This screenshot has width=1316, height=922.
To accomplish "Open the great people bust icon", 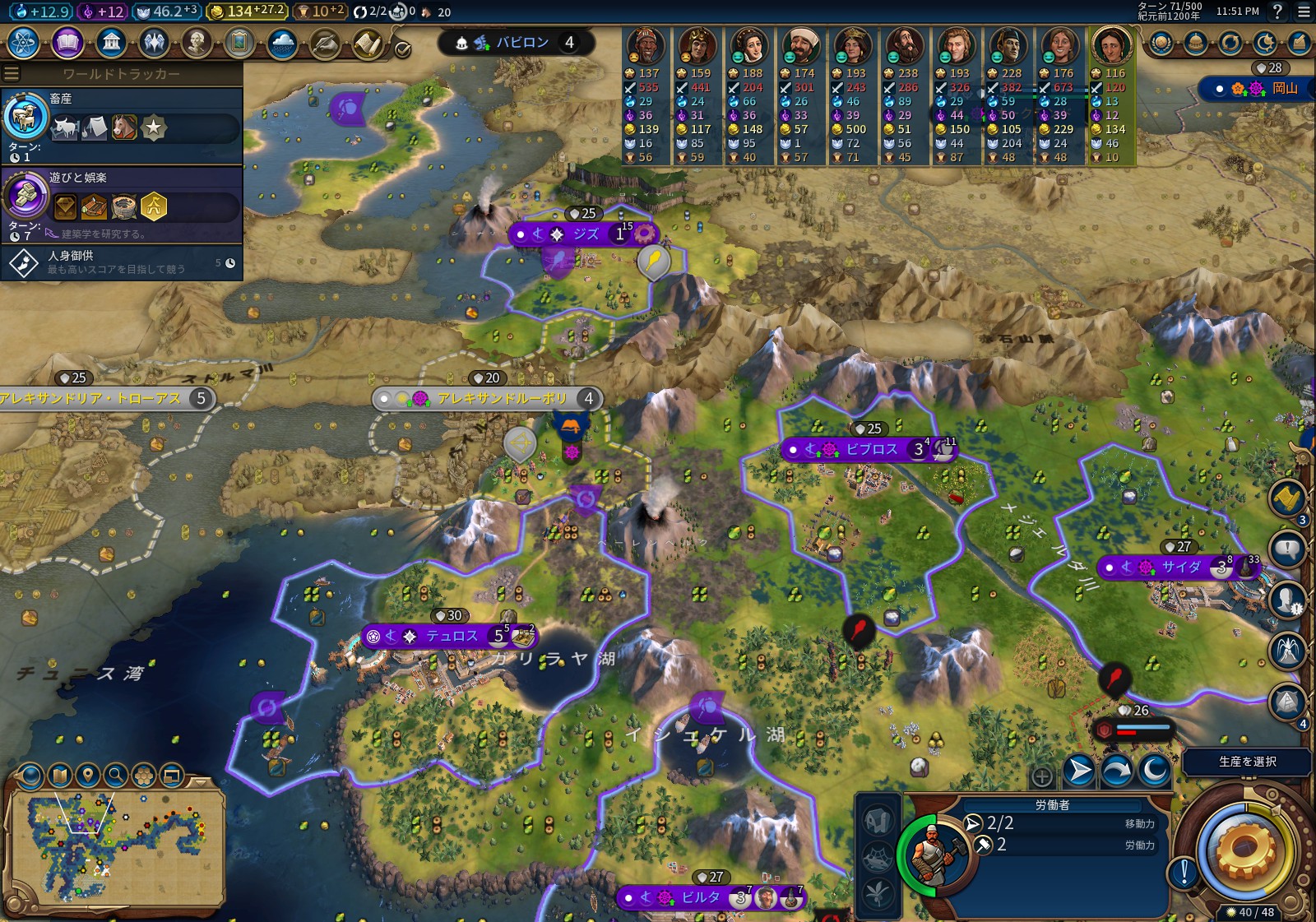I will [x=197, y=43].
